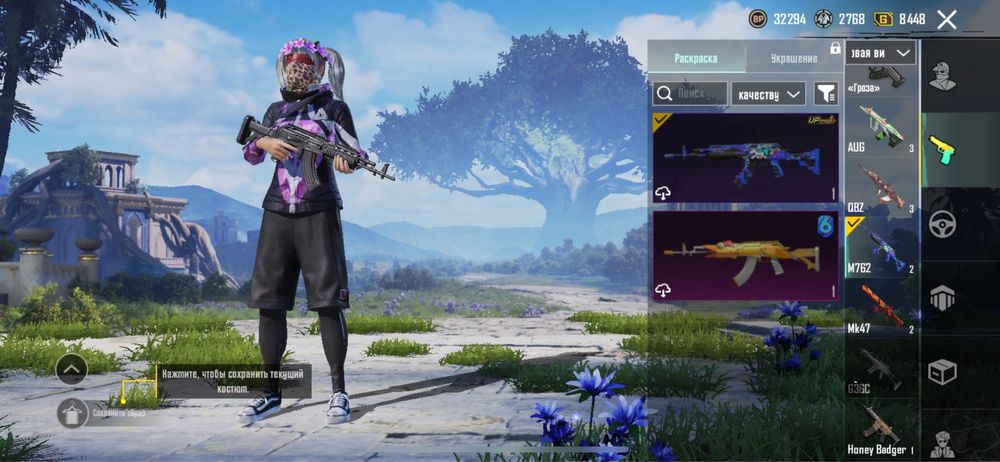
Task: Expand the round up-arrow button
Action: (72, 369)
